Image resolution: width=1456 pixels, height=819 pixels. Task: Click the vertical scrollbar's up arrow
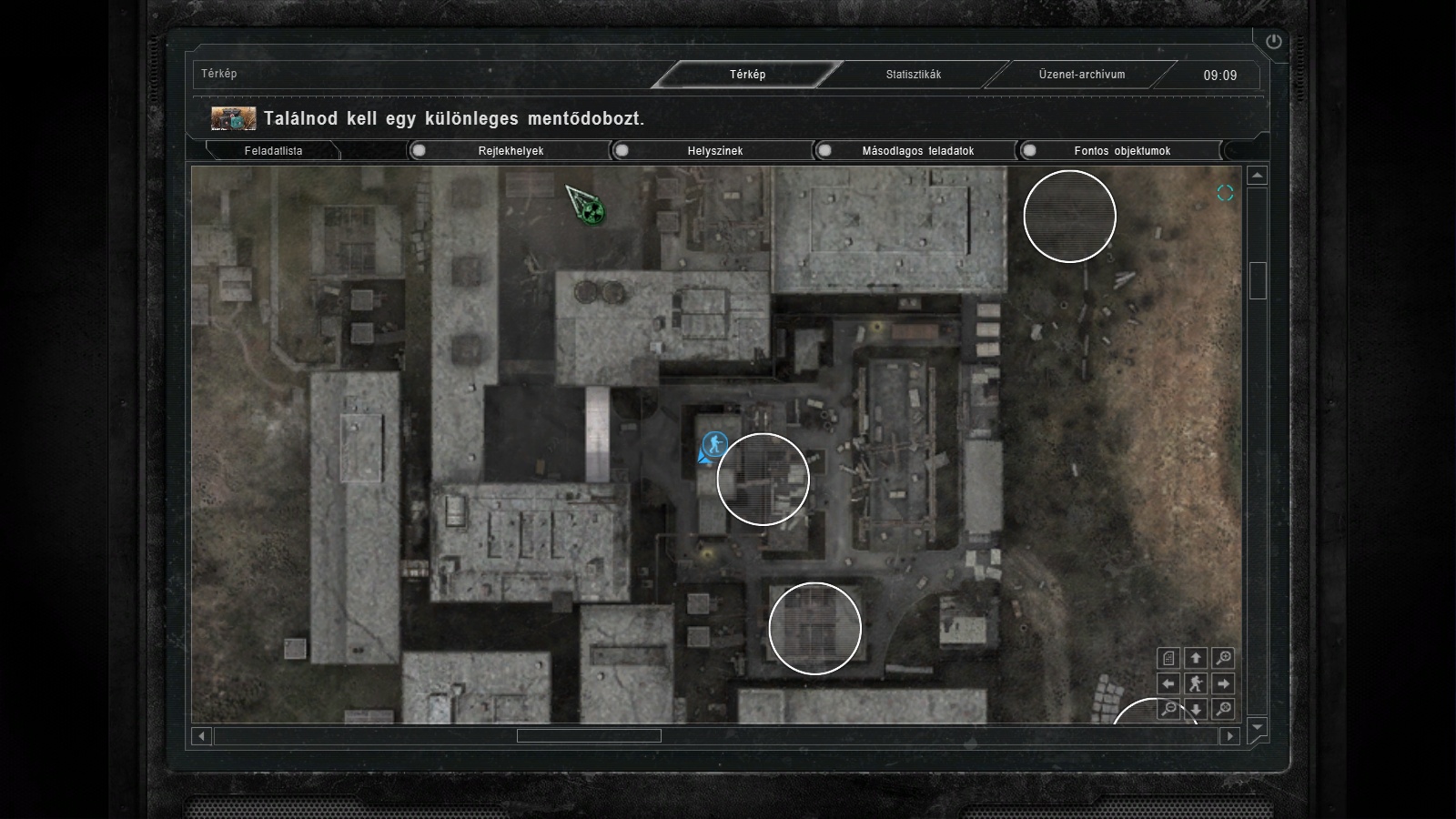(x=1257, y=176)
